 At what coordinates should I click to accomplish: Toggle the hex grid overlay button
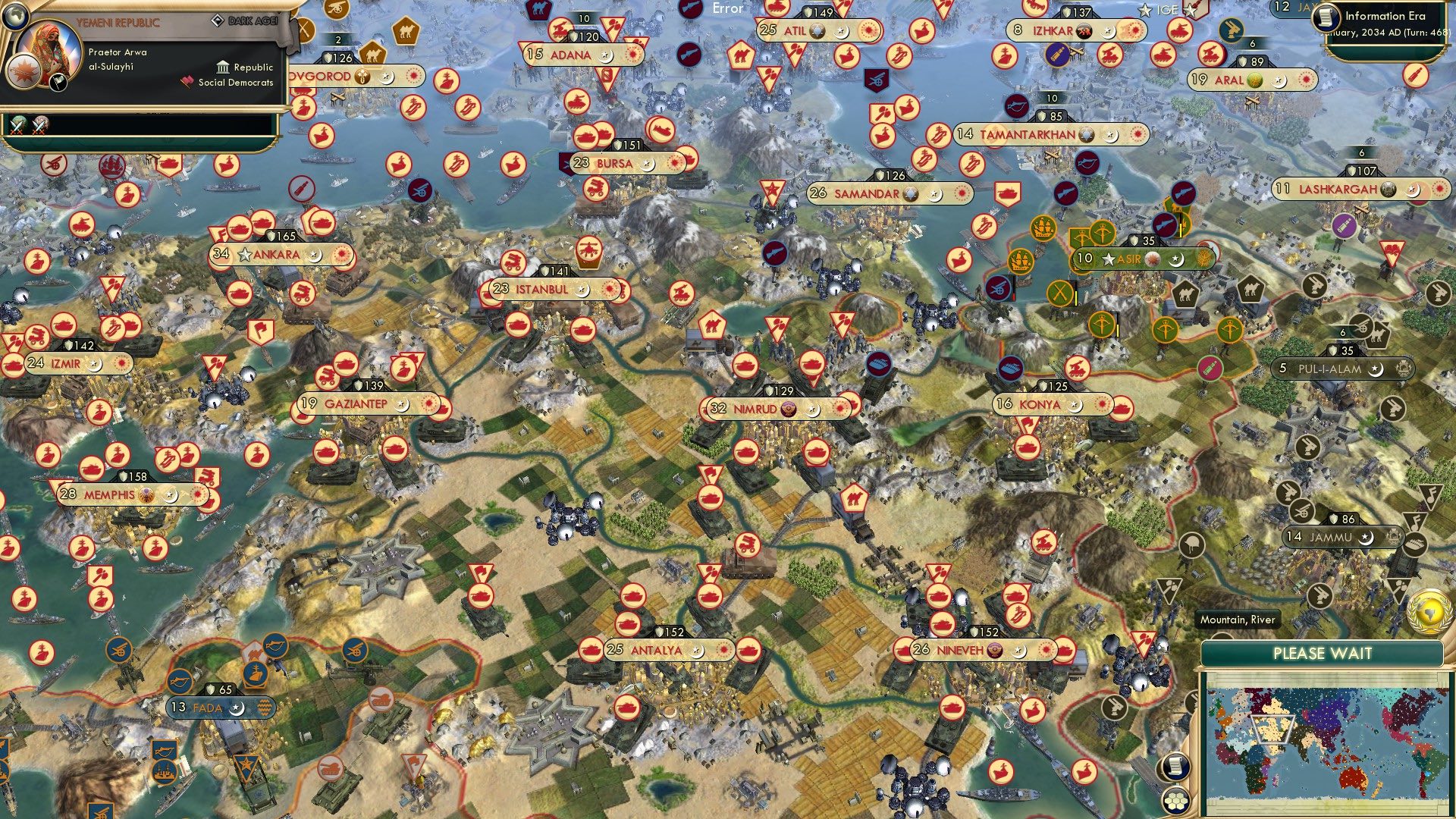point(1175,800)
